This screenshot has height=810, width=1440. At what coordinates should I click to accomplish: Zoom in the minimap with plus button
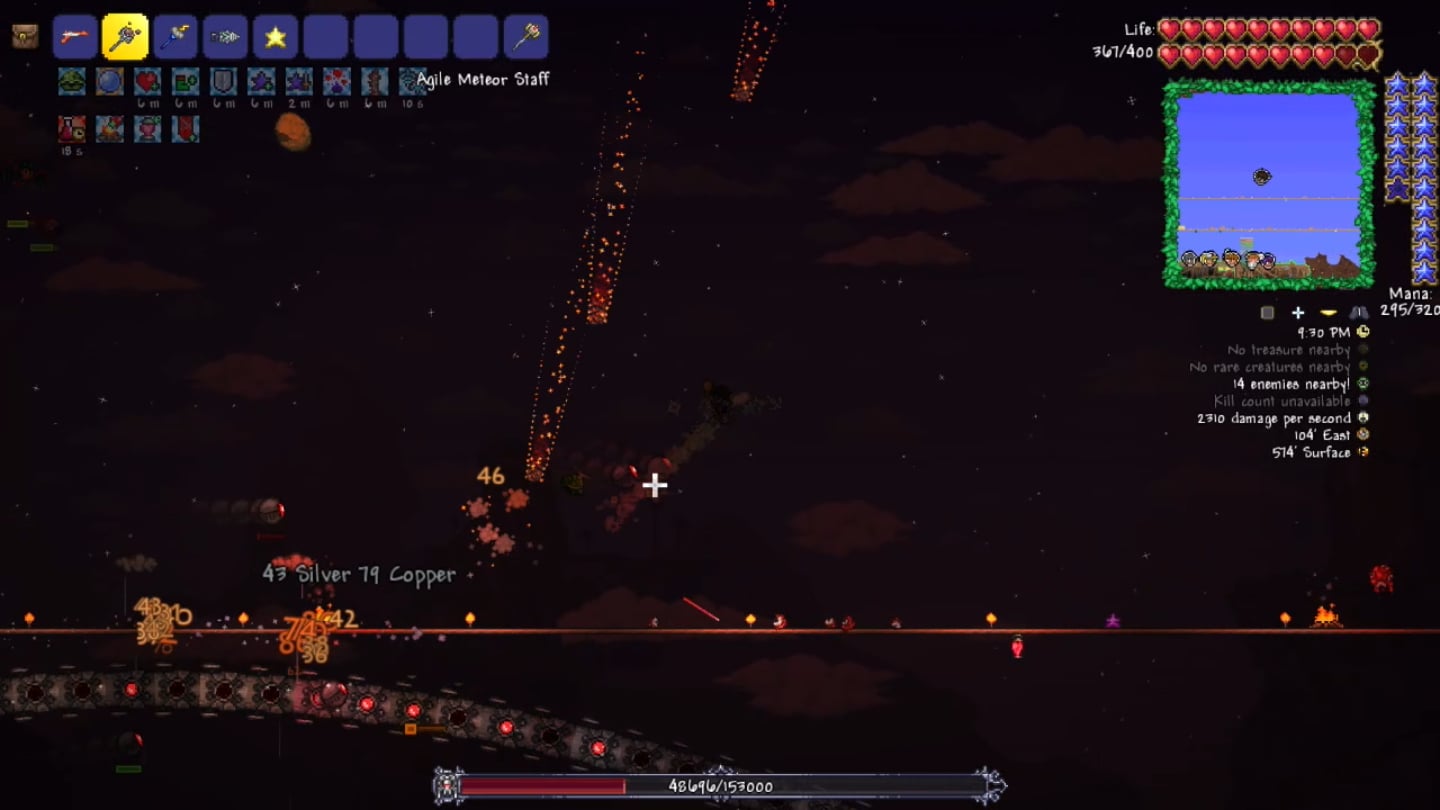point(1298,313)
